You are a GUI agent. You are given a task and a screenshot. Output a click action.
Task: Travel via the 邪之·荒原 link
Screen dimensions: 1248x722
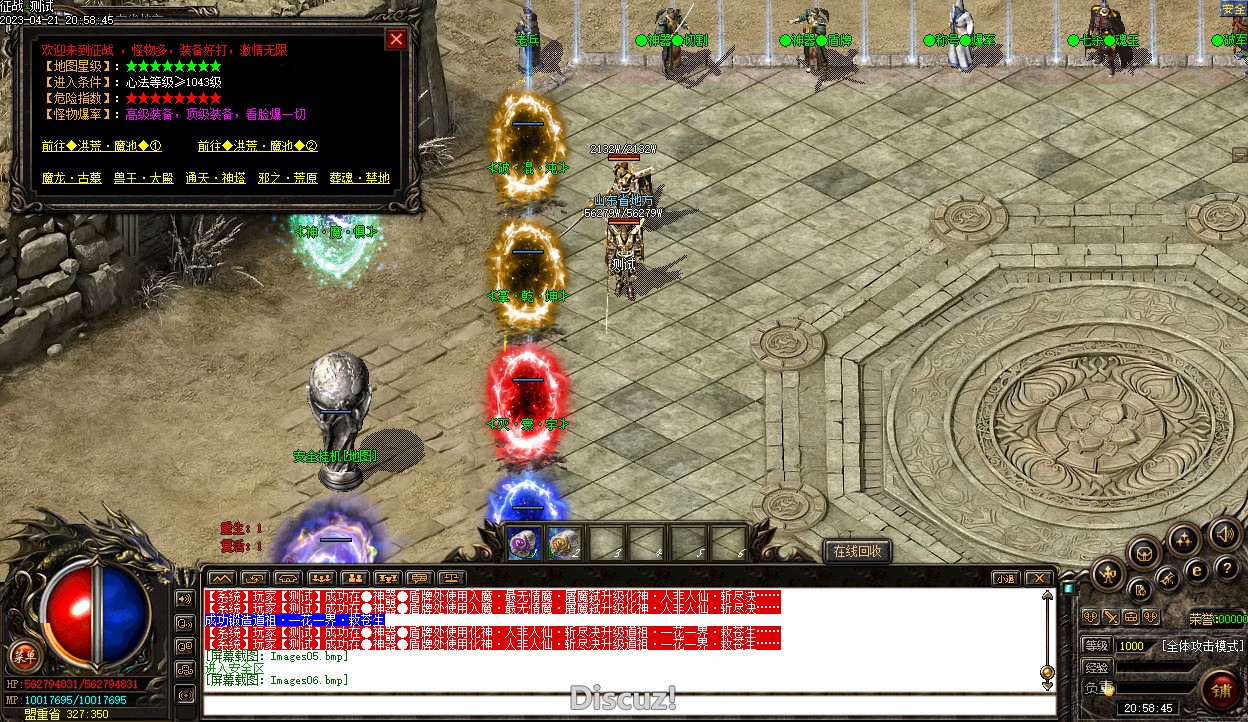(x=287, y=178)
